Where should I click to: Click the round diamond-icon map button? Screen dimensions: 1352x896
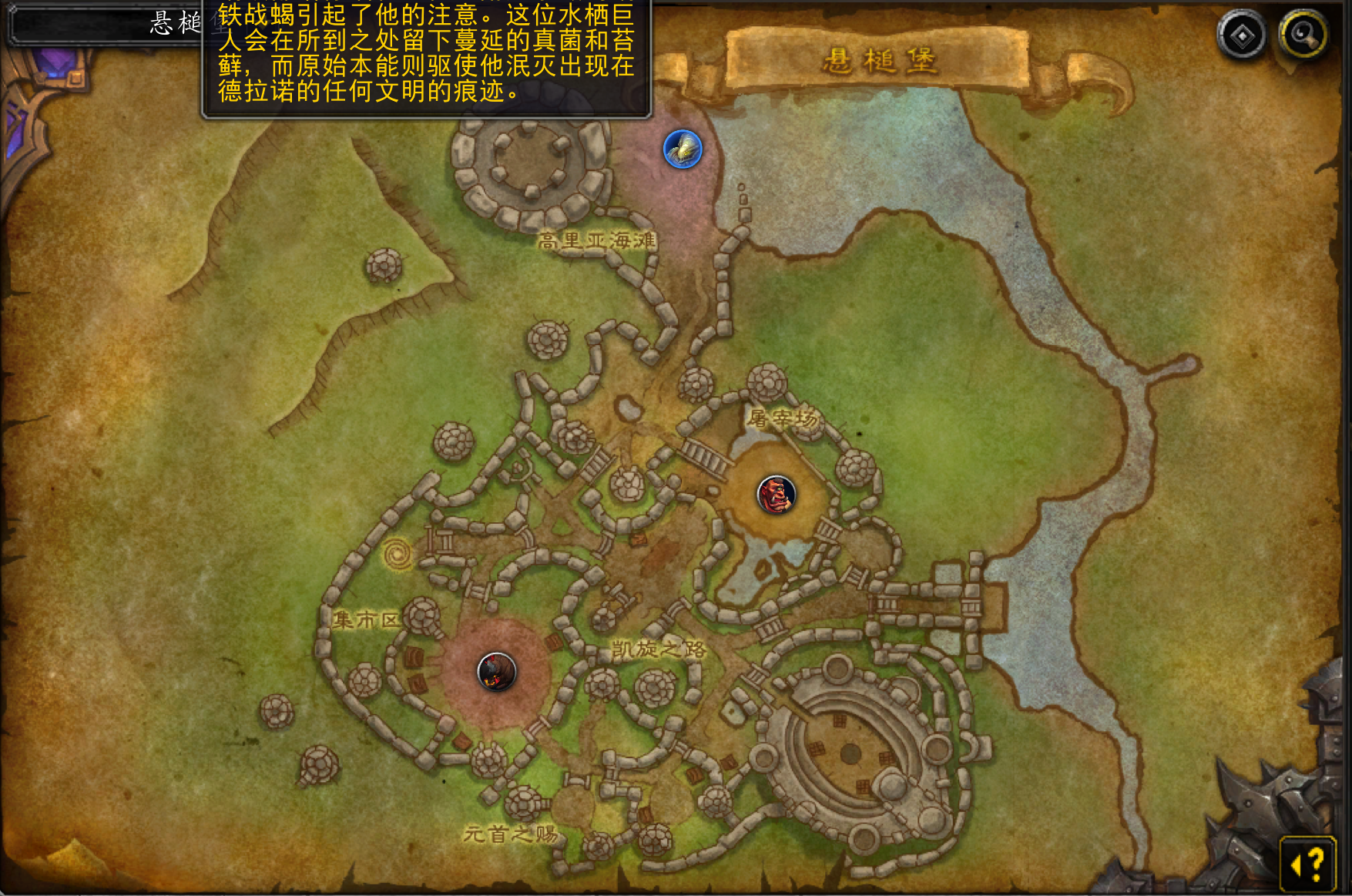pyautogui.click(x=1242, y=35)
